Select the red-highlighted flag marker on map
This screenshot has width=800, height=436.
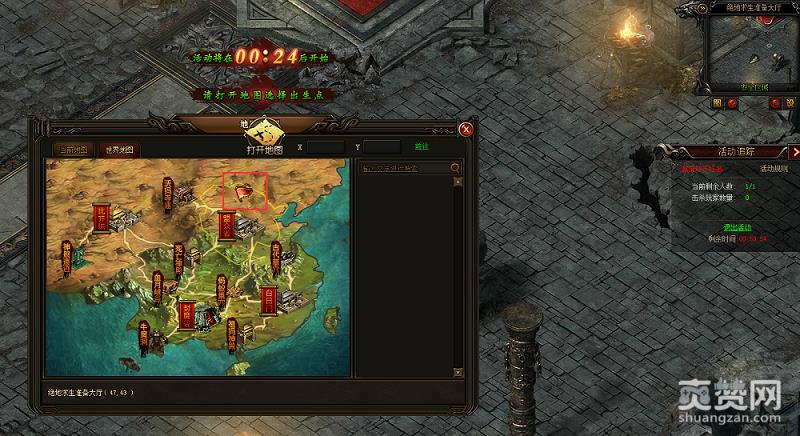coord(245,189)
